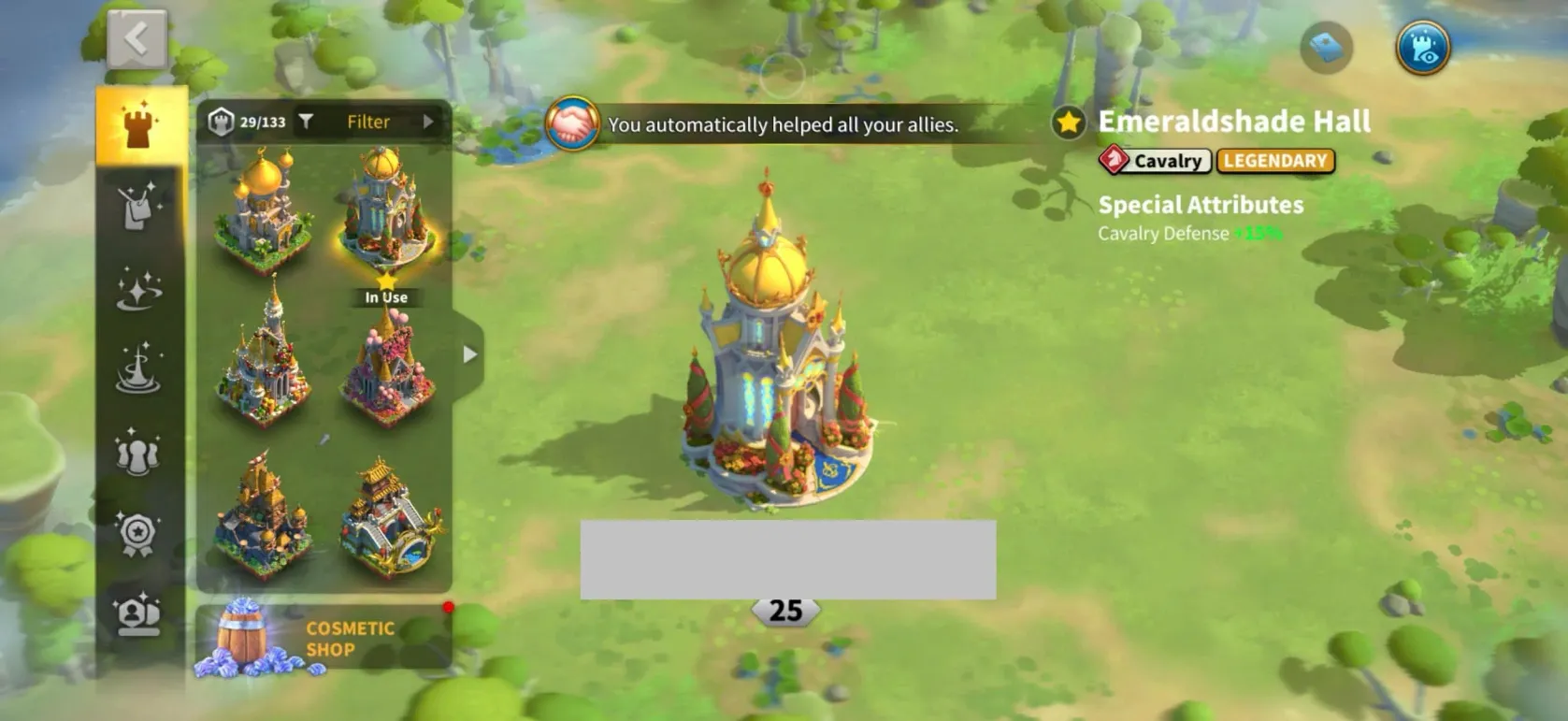The image size is (1568, 721).
Task: Switch to the troop group tab
Action: click(x=138, y=451)
